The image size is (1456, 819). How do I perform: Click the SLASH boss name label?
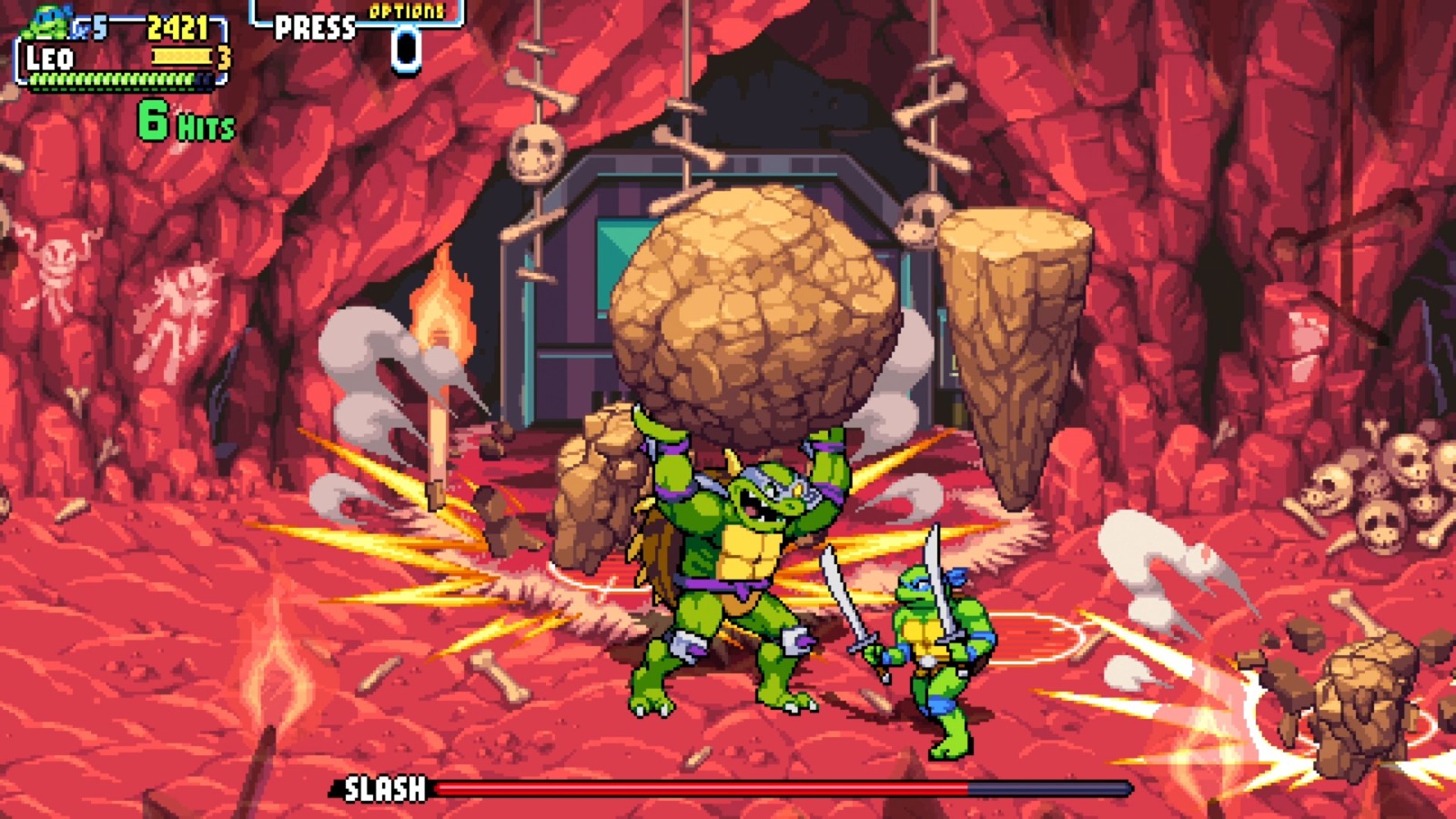[383, 787]
